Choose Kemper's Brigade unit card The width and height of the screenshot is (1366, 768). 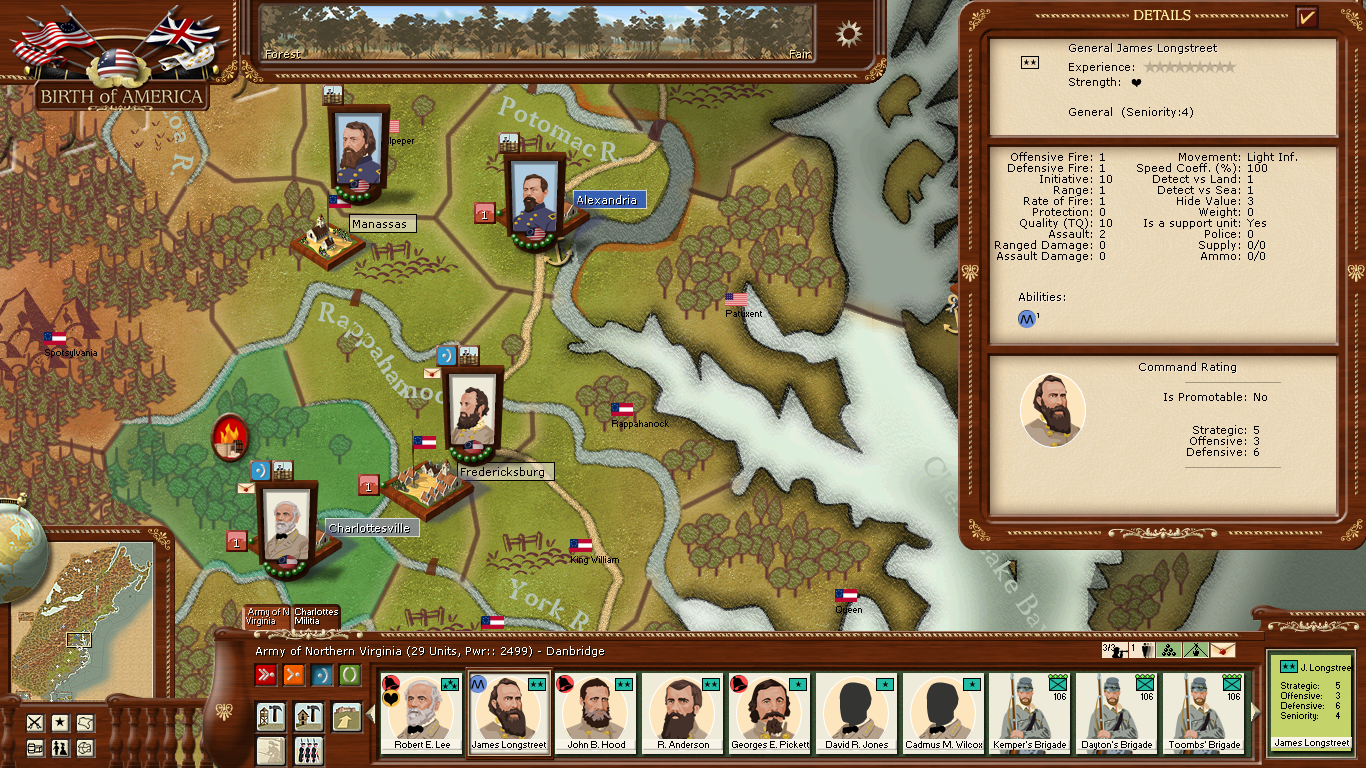(x=1031, y=713)
